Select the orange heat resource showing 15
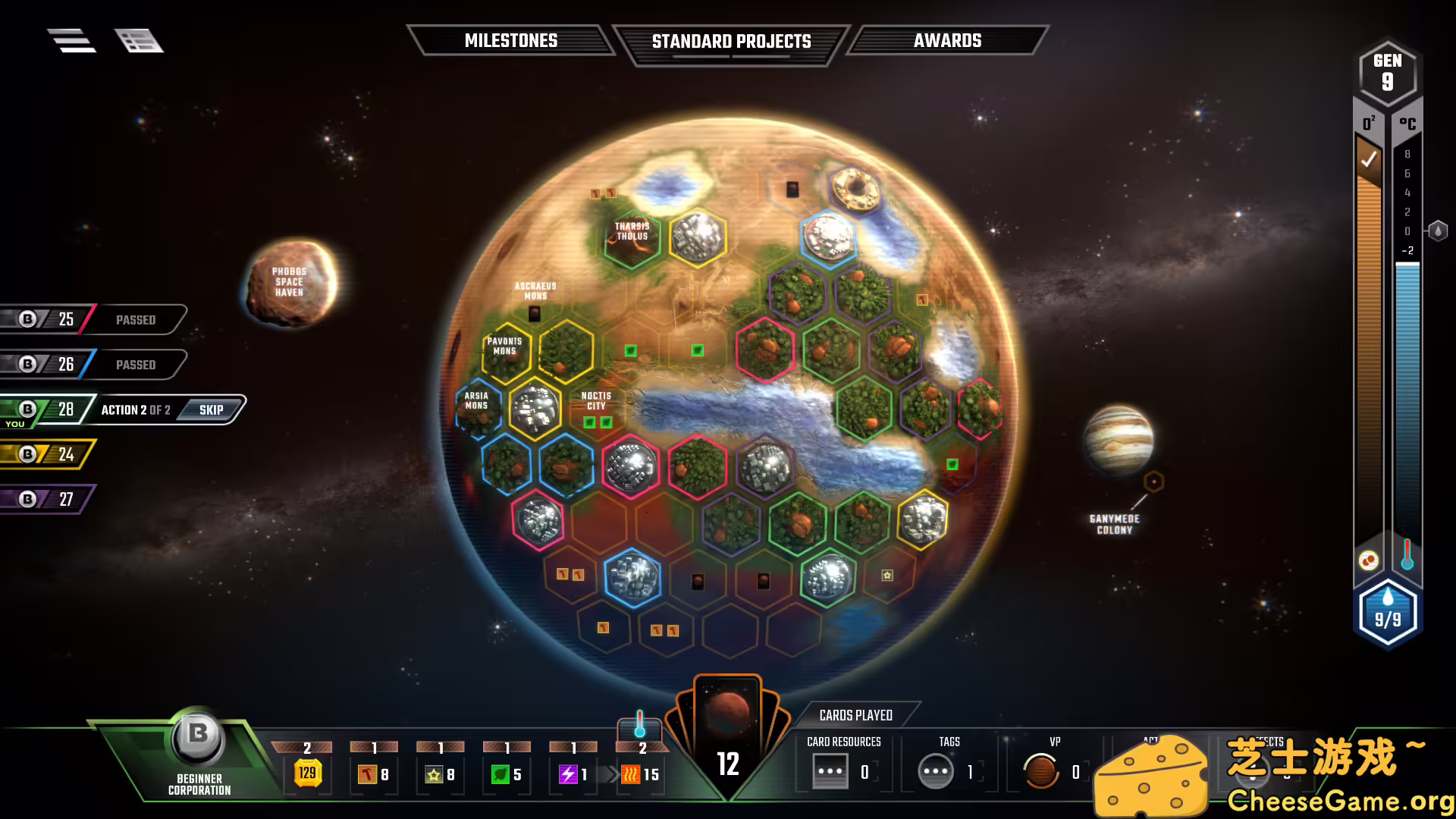The image size is (1456, 819). point(632,773)
